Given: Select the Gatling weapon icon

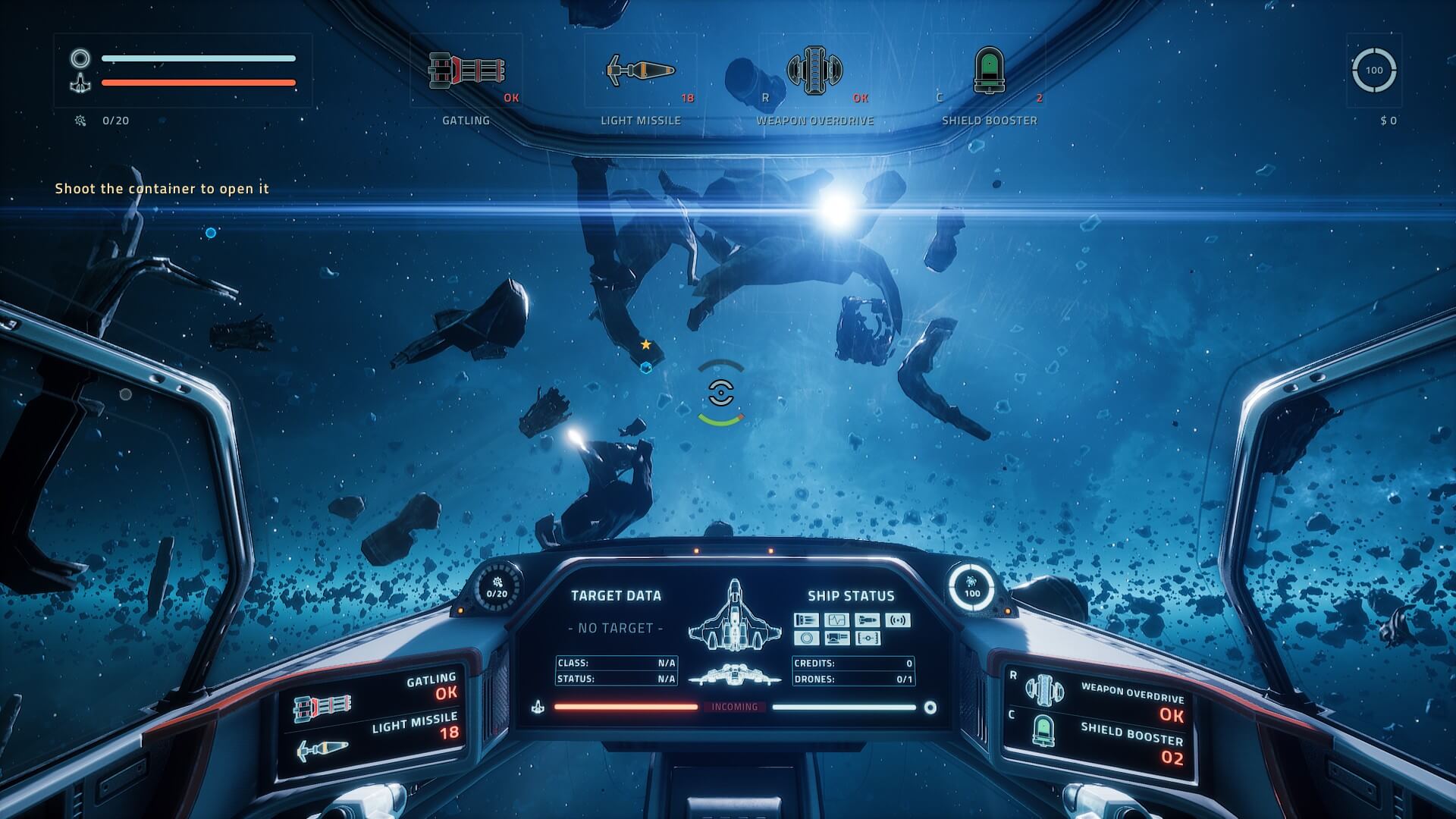Looking at the screenshot, I should 466,71.
